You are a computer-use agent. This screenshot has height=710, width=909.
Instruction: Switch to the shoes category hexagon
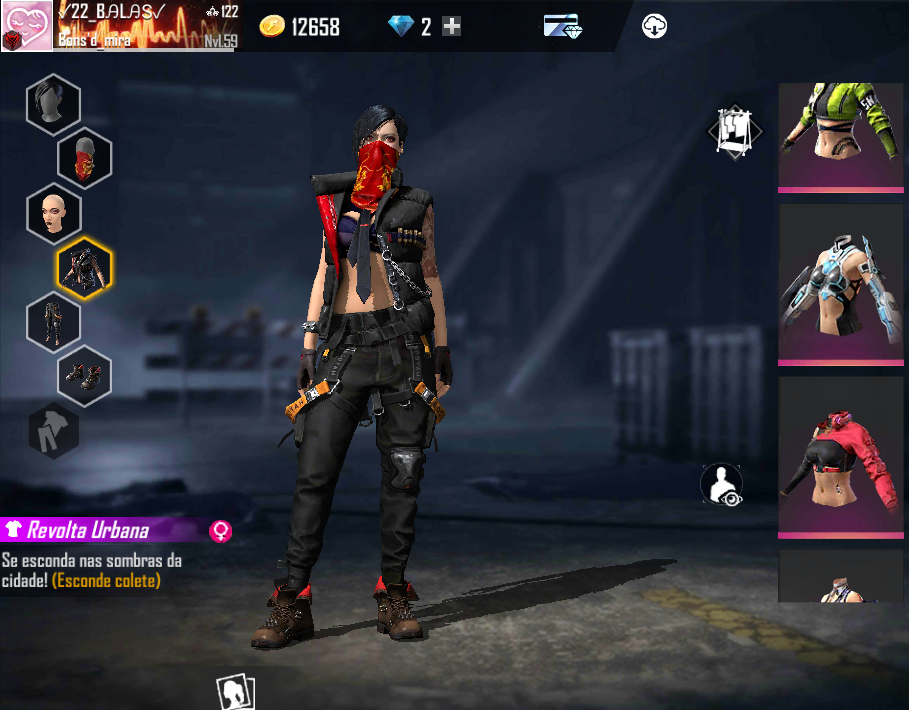click(84, 376)
